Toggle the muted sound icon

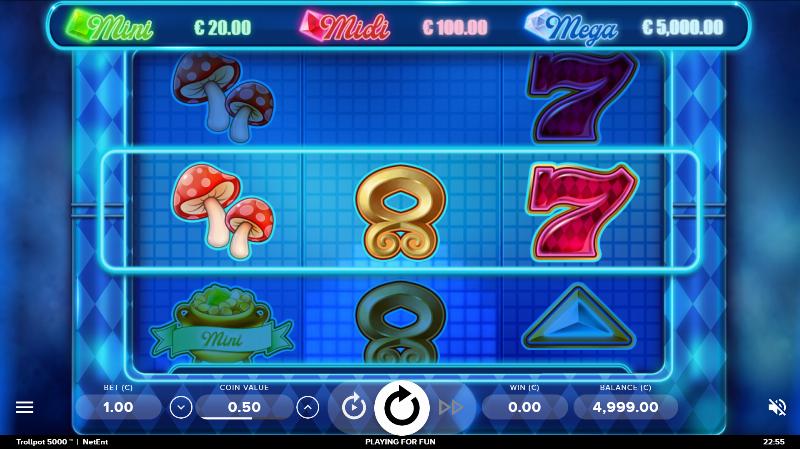coord(776,407)
